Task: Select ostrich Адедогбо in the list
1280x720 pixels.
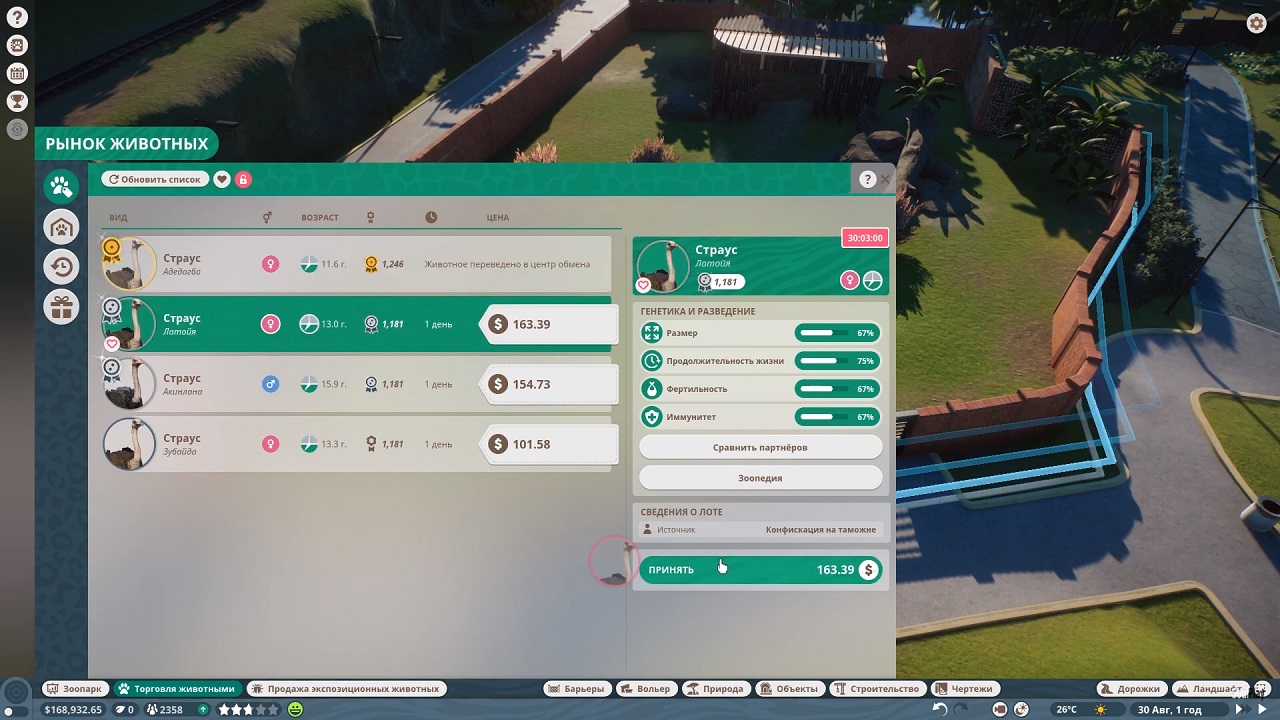Action: click(300, 265)
